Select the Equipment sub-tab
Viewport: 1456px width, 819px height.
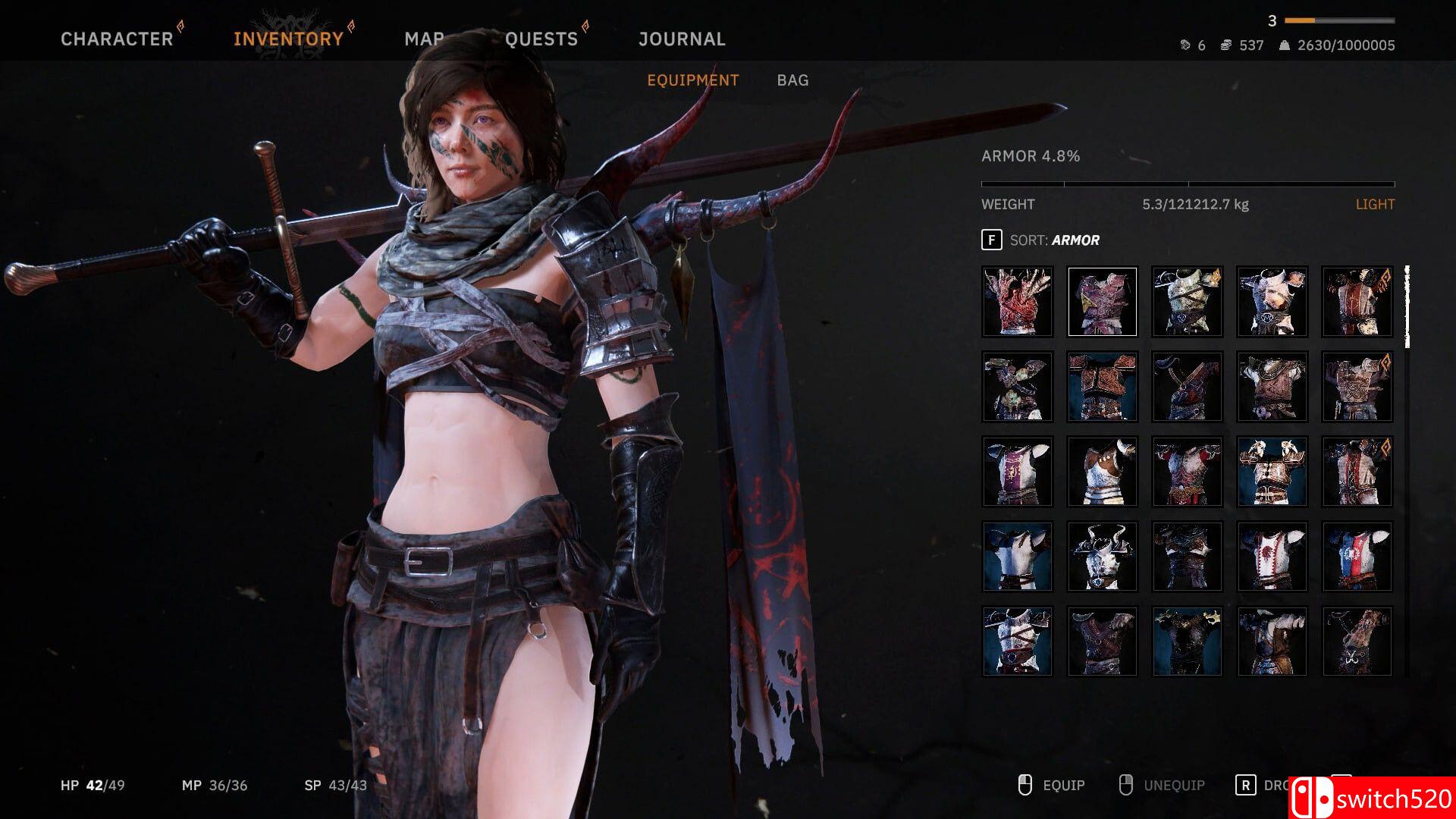pos(692,80)
